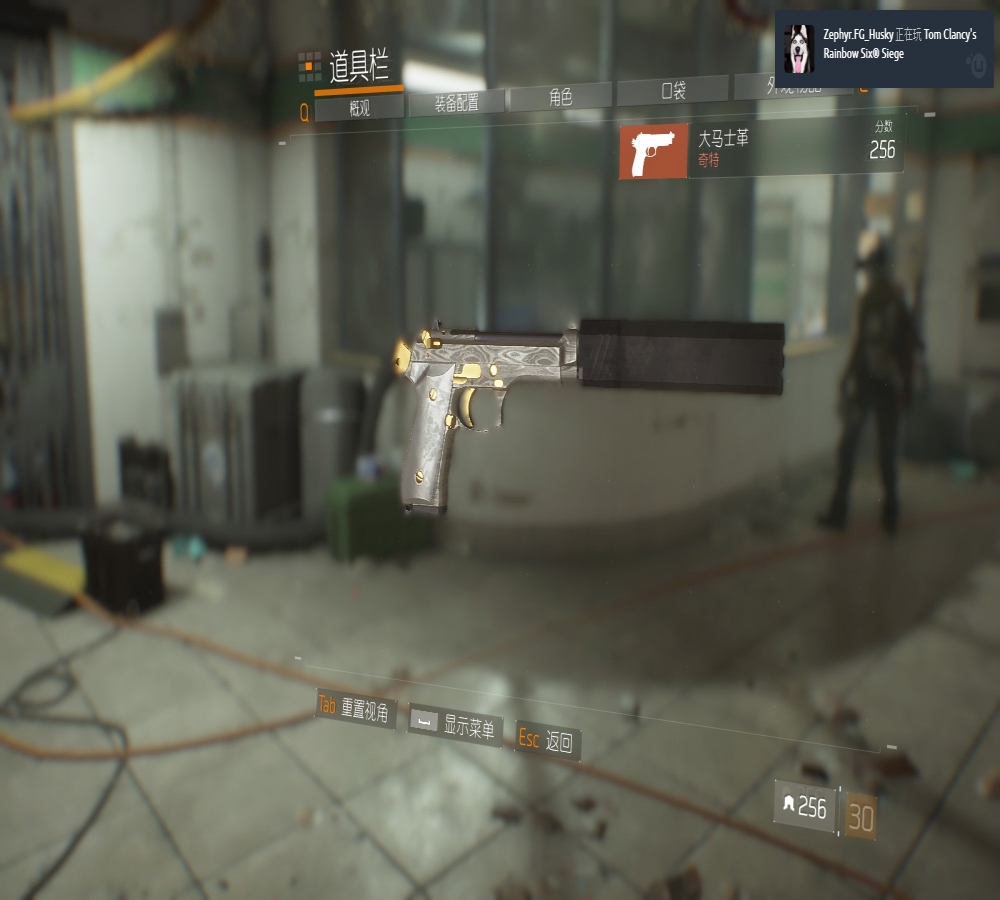This screenshot has height=900, width=1000.
Task: Switch to the 概观 overview tab
Action: [x=360, y=108]
